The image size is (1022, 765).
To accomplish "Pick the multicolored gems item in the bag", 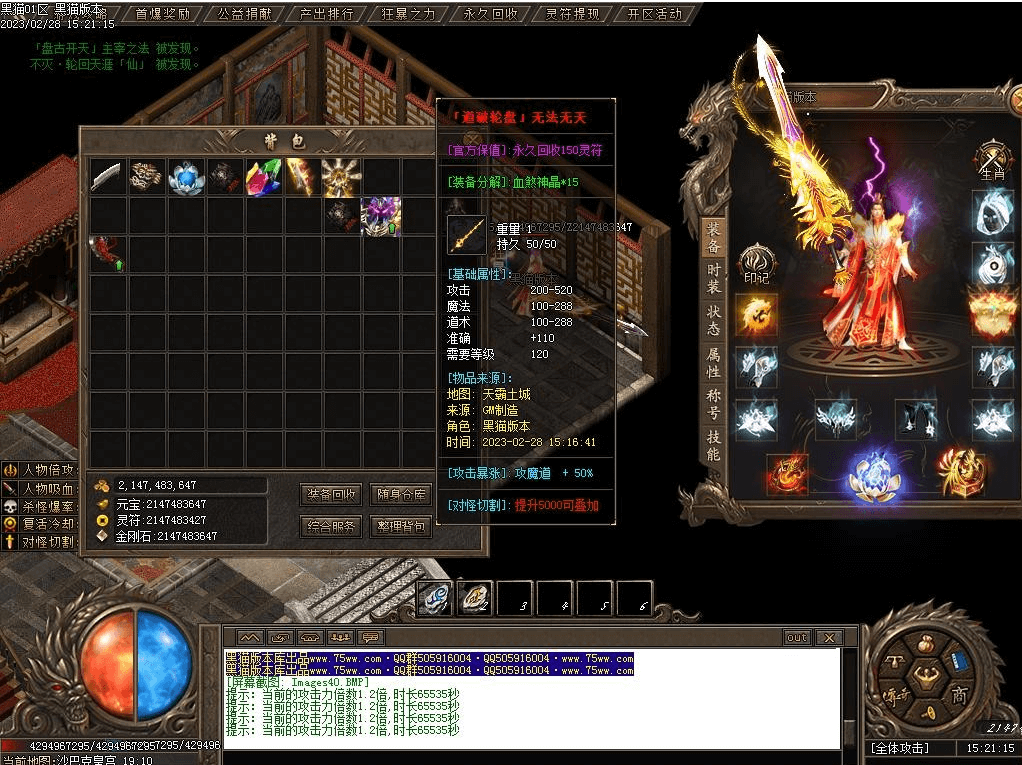I will pos(263,177).
